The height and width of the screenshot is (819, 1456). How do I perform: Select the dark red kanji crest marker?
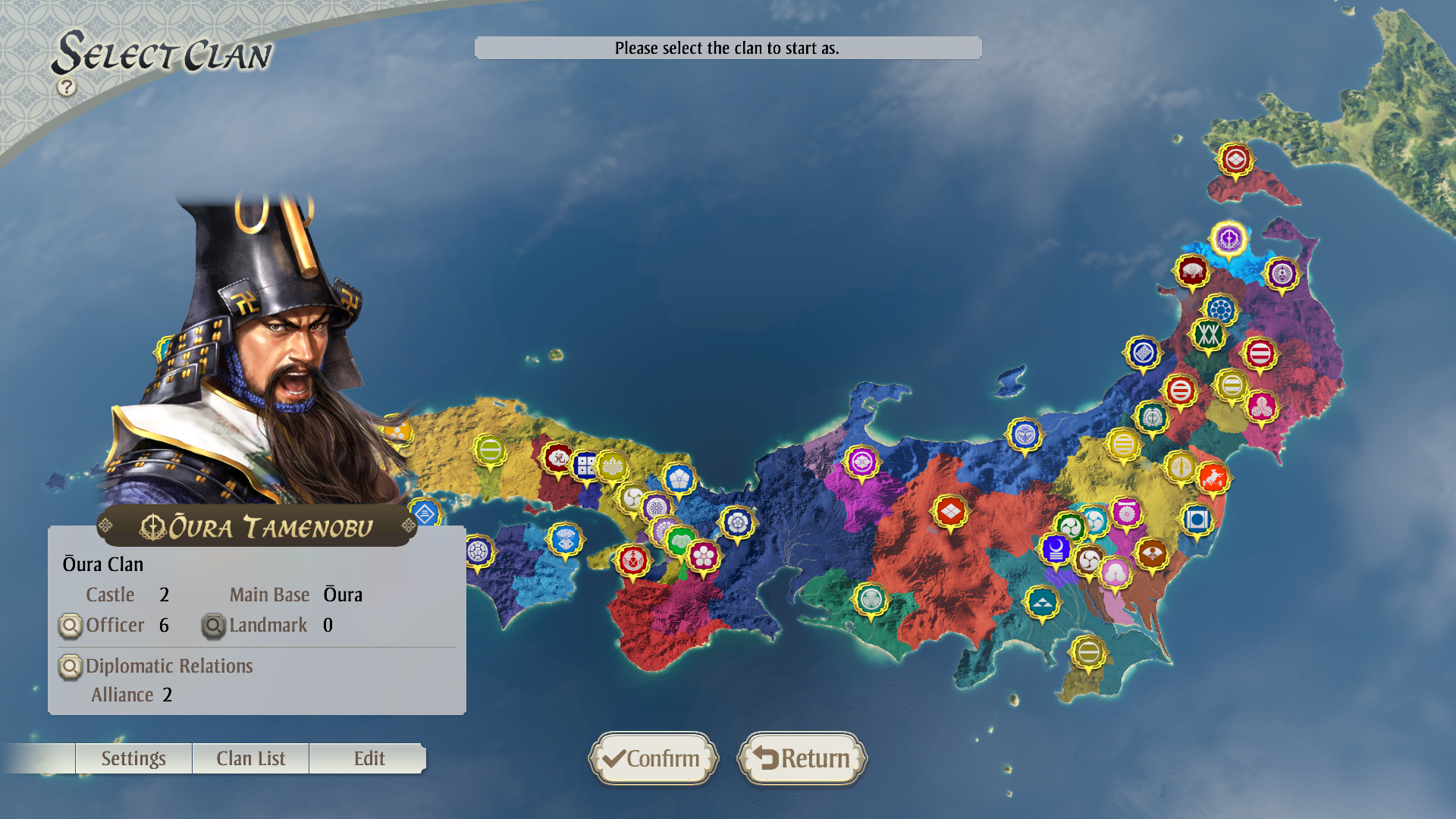(558, 457)
